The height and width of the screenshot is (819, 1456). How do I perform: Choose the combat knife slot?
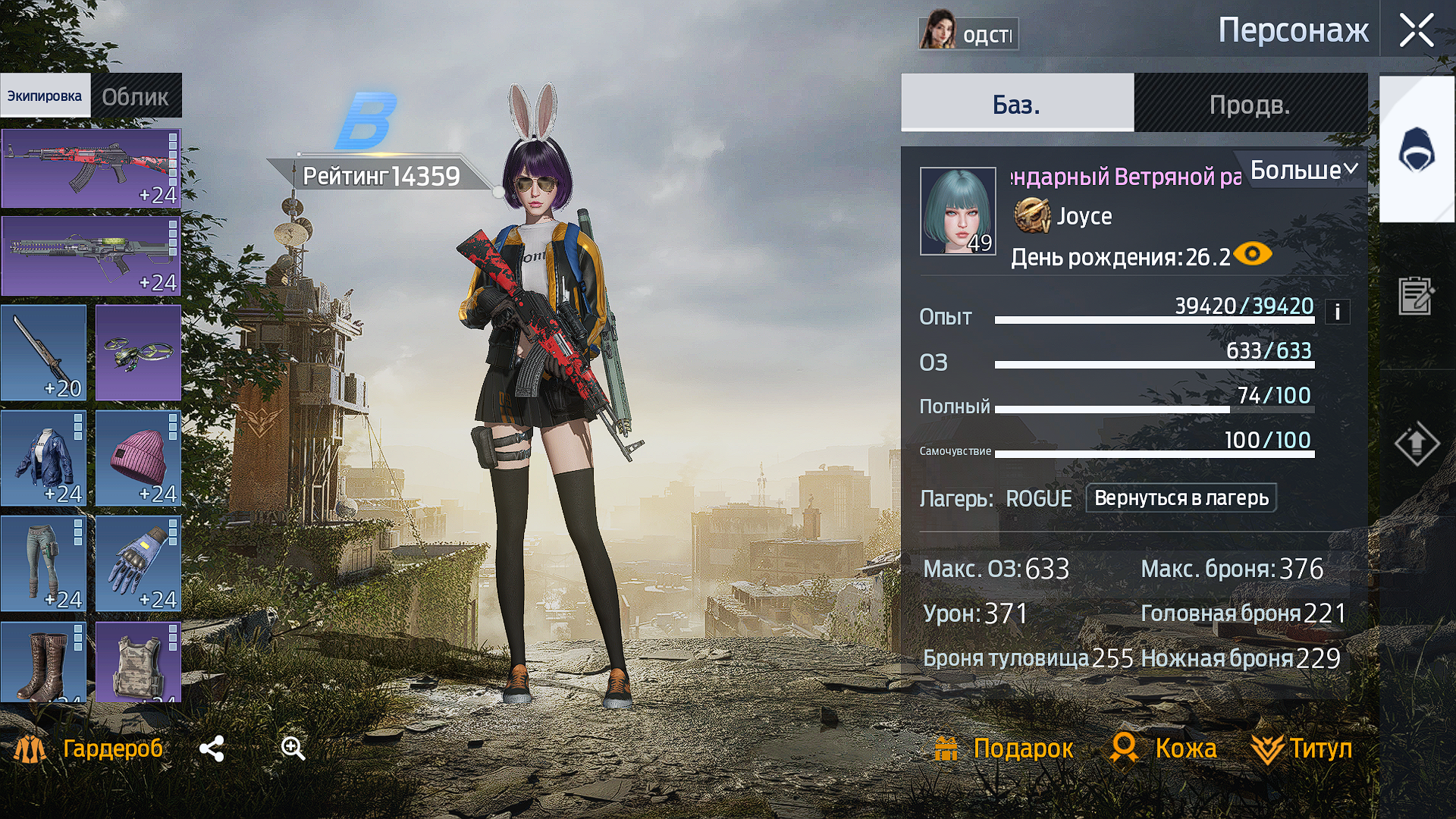[43, 353]
